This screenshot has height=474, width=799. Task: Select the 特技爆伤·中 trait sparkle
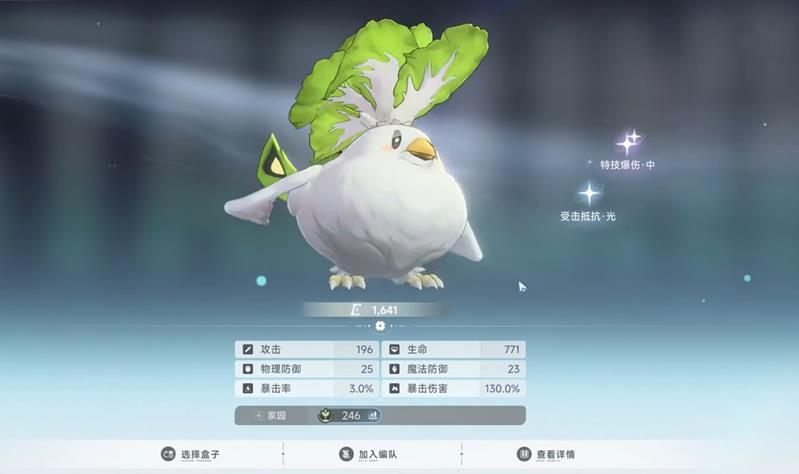coord(630,143)
